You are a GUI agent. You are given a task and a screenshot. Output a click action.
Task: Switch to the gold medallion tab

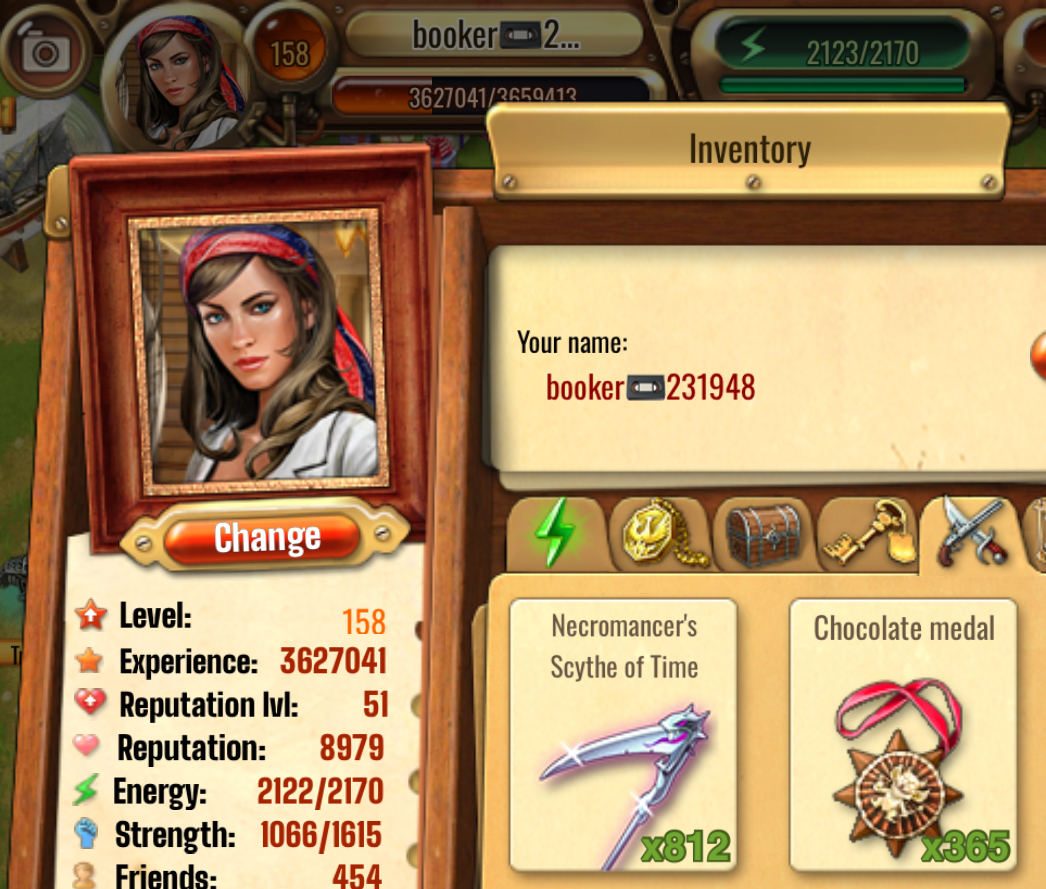tap(659, 535)
